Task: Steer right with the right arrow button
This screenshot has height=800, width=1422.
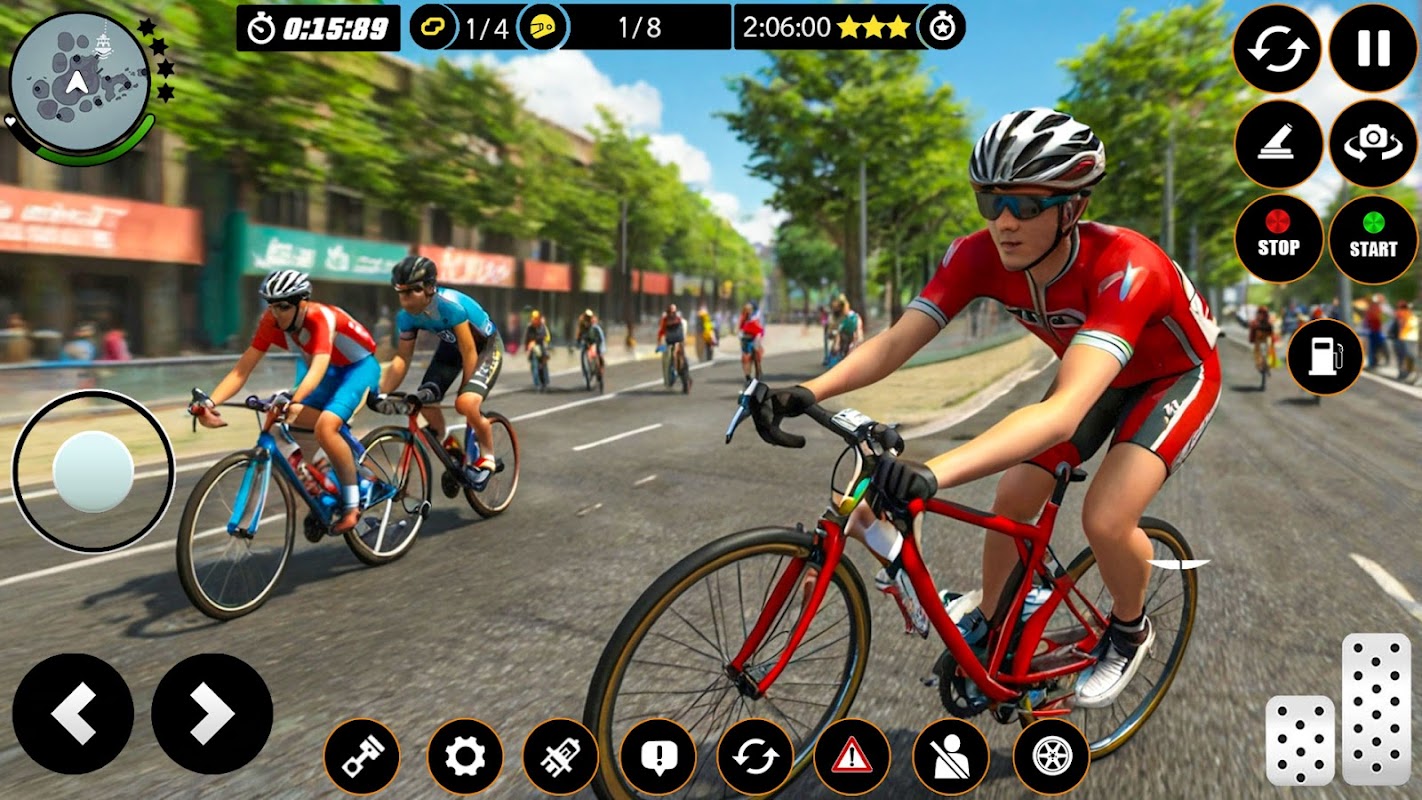Action: coord(212,714)
